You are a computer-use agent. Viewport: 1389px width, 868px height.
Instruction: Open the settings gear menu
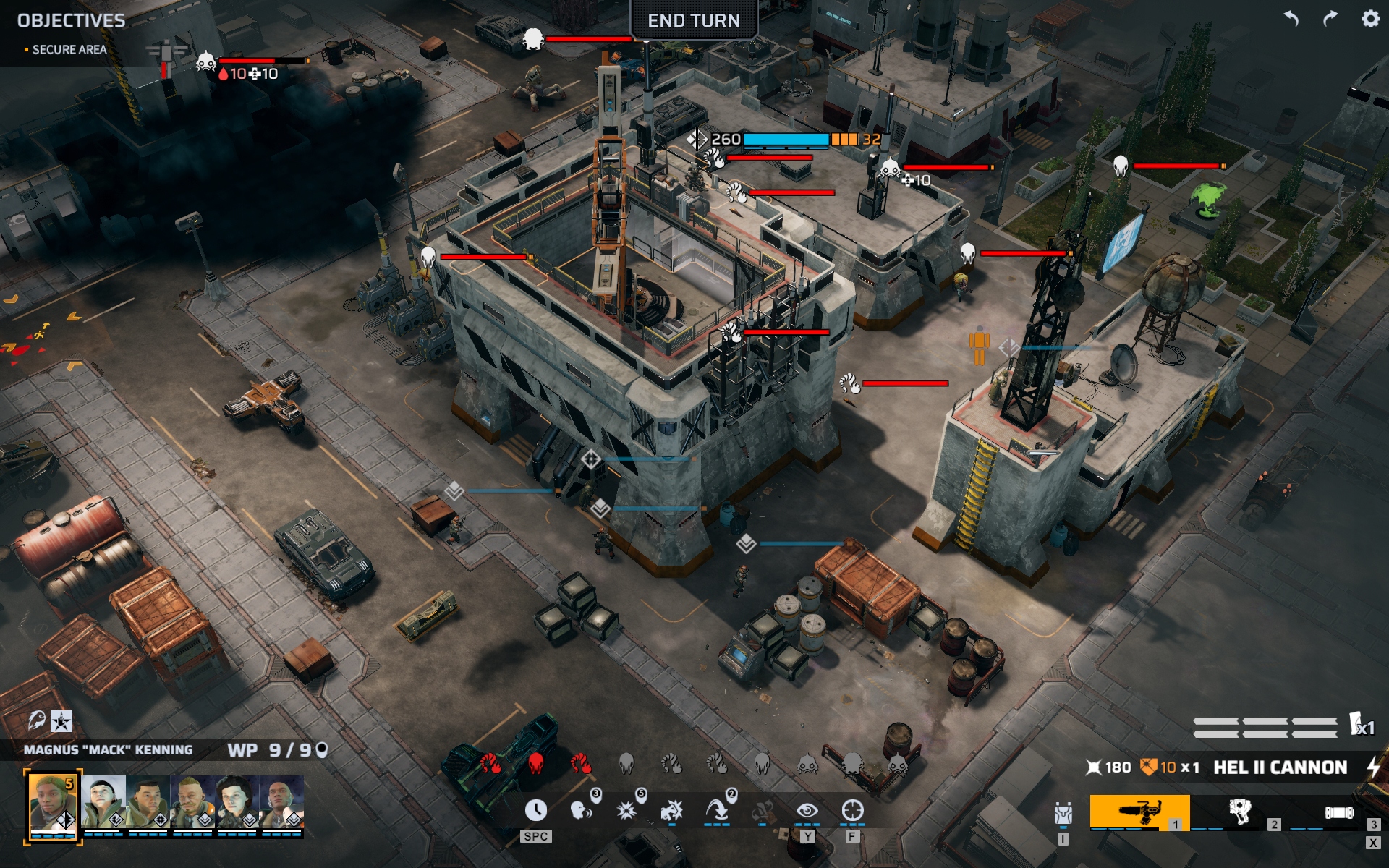(1370, 19)
